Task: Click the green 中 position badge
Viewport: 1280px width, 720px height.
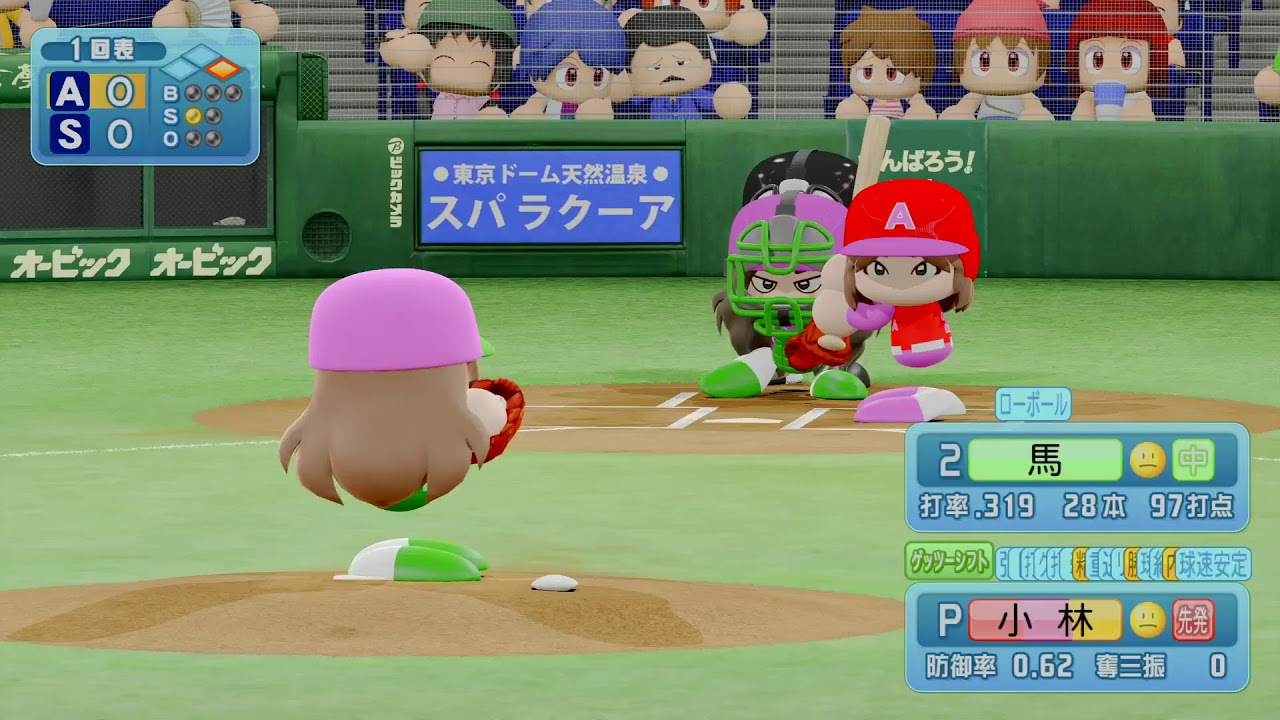Action: coord(1193,461)
